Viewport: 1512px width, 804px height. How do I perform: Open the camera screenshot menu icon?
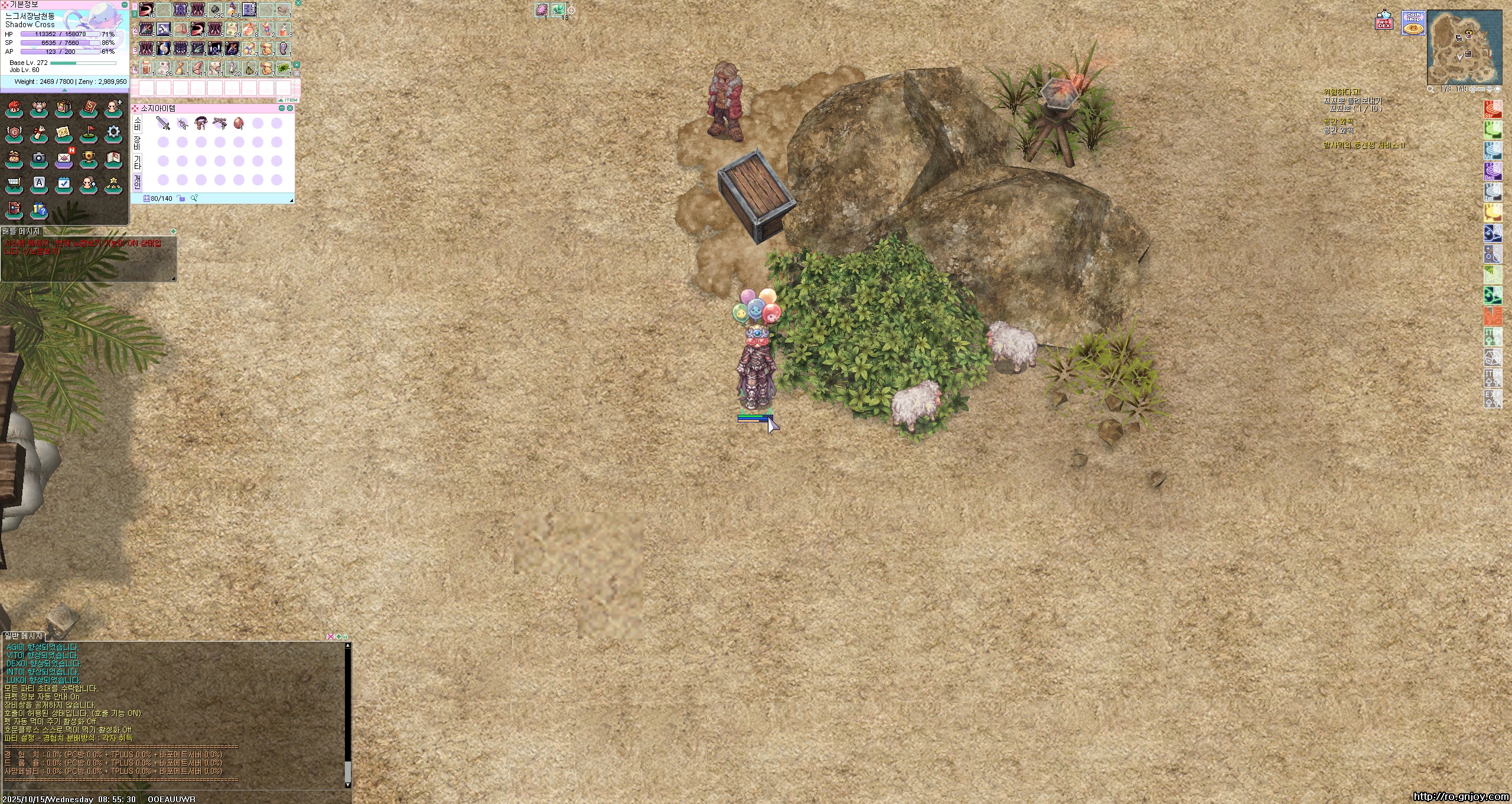click(x=39, y=159)
